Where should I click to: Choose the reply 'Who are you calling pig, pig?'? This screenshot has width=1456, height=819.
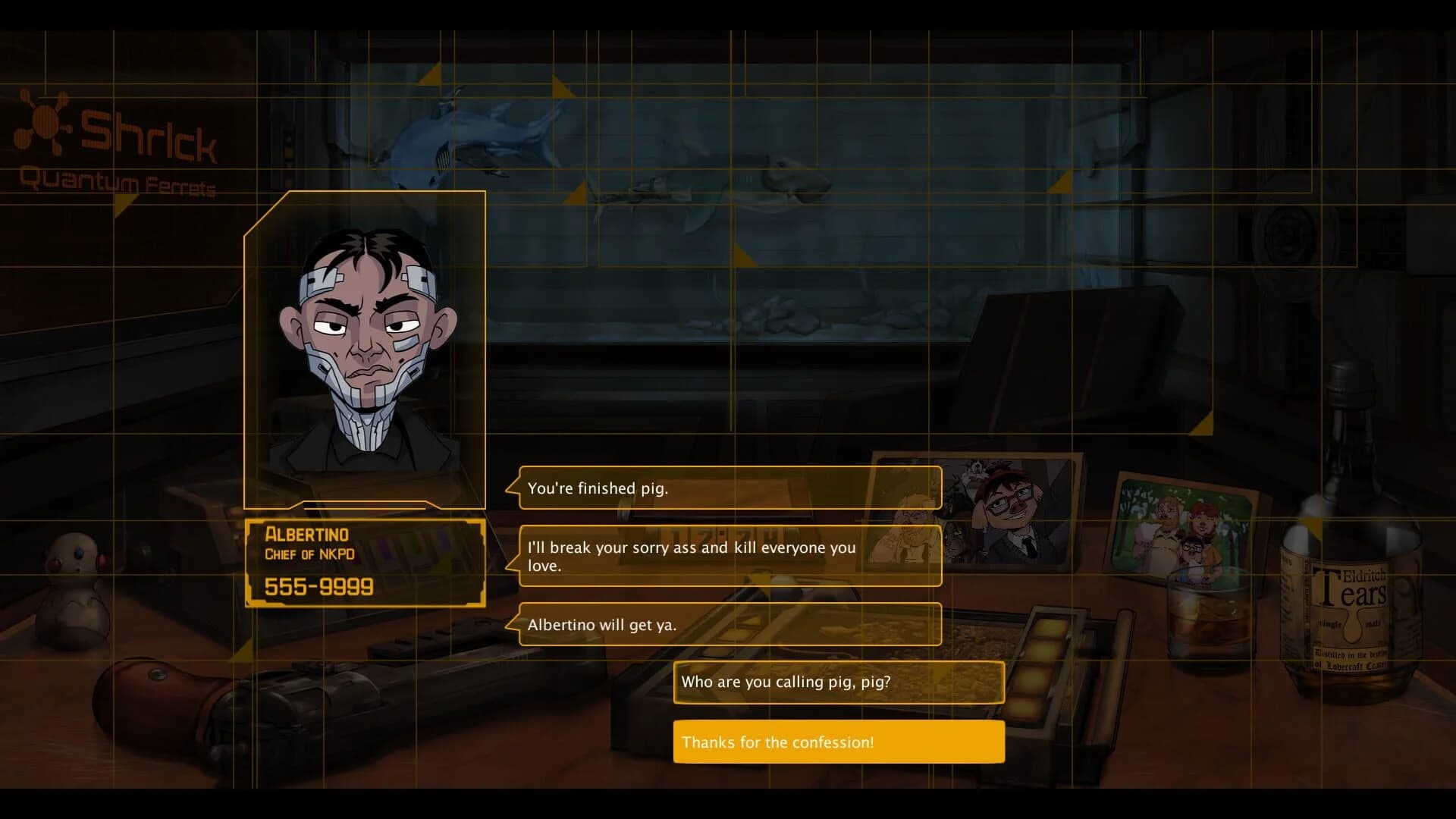tap(837, 682)
